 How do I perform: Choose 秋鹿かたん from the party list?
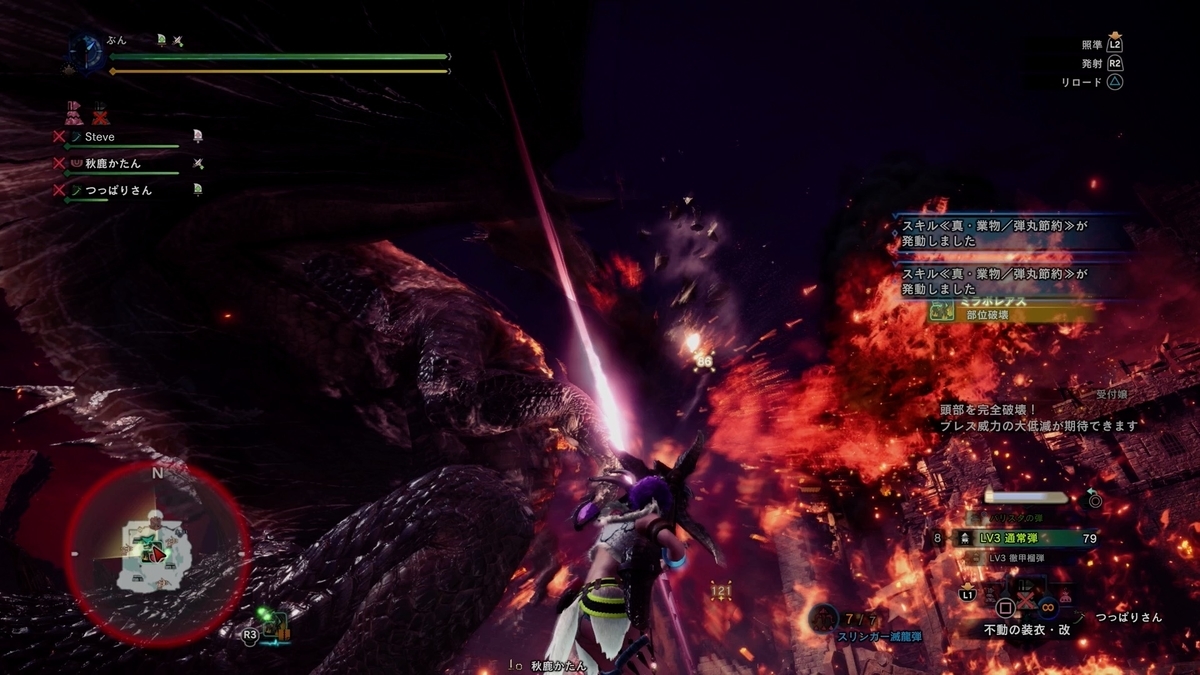(x=112, y=163)
